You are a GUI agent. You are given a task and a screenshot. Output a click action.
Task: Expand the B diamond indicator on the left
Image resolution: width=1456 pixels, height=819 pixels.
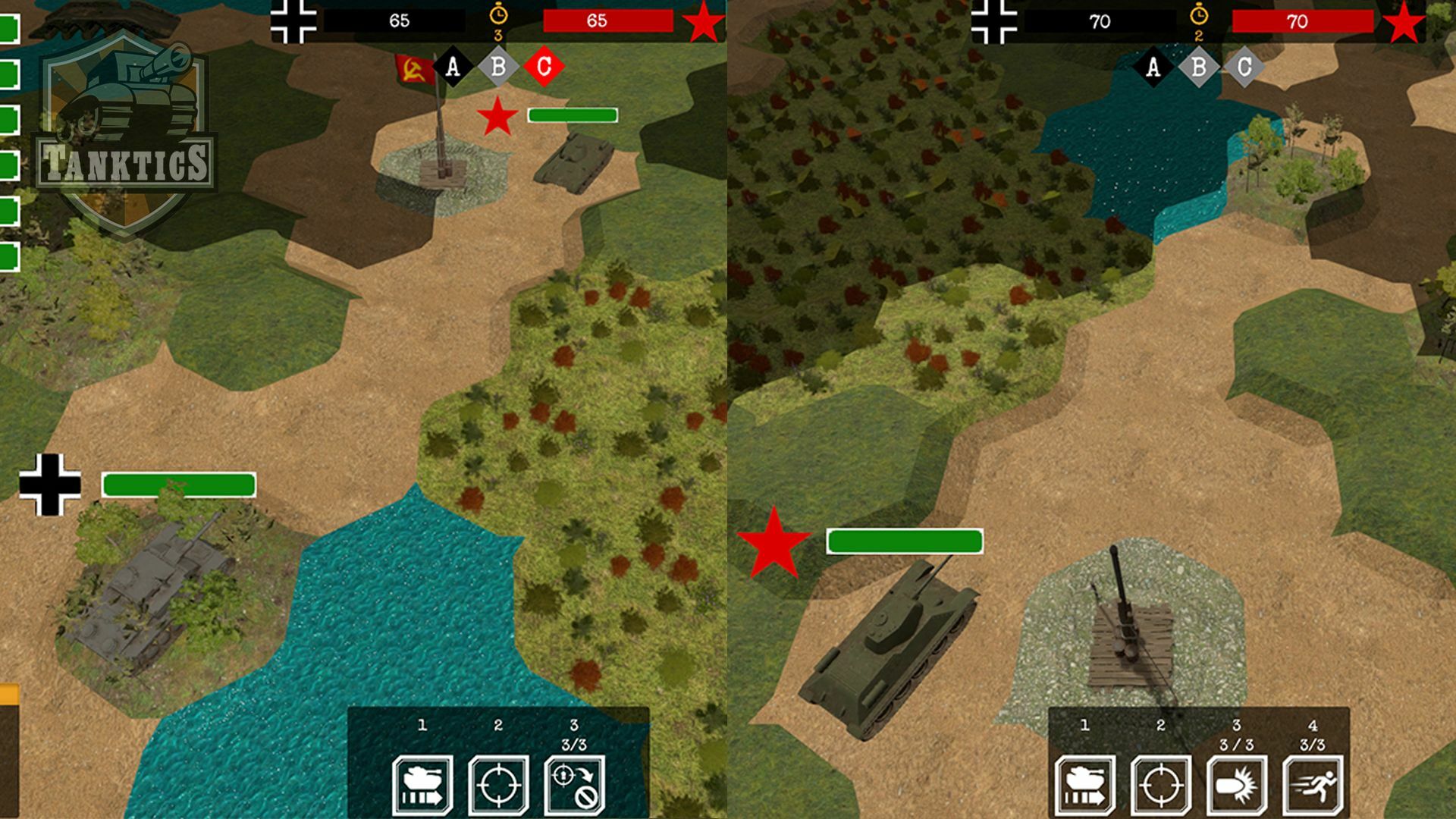(x=498, y=67)
